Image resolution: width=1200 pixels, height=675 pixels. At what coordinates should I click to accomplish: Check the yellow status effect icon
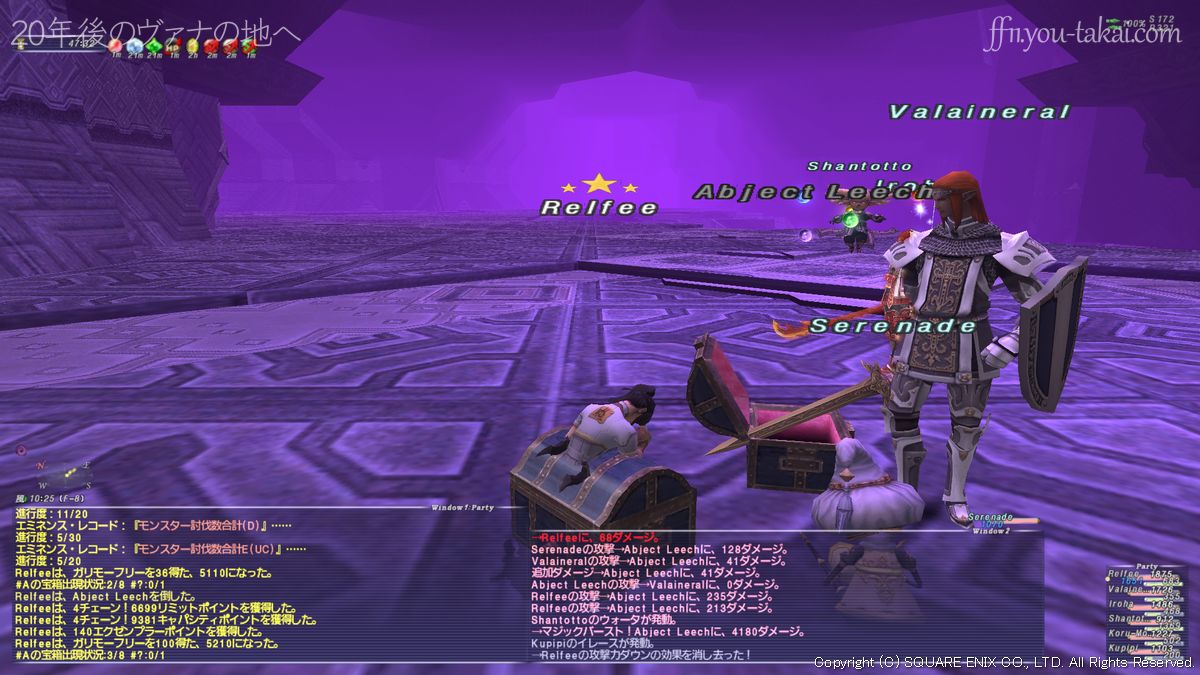[192, 45]
